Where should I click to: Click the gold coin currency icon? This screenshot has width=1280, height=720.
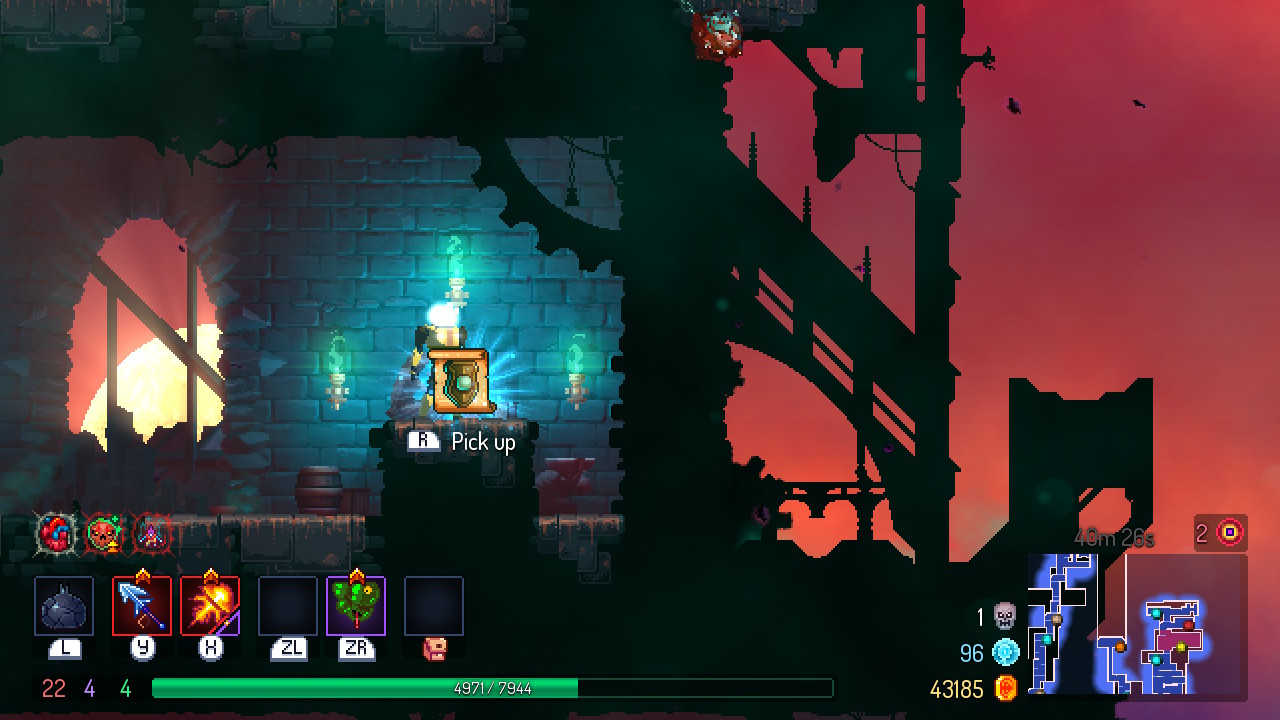click(x=1005, y=688)
